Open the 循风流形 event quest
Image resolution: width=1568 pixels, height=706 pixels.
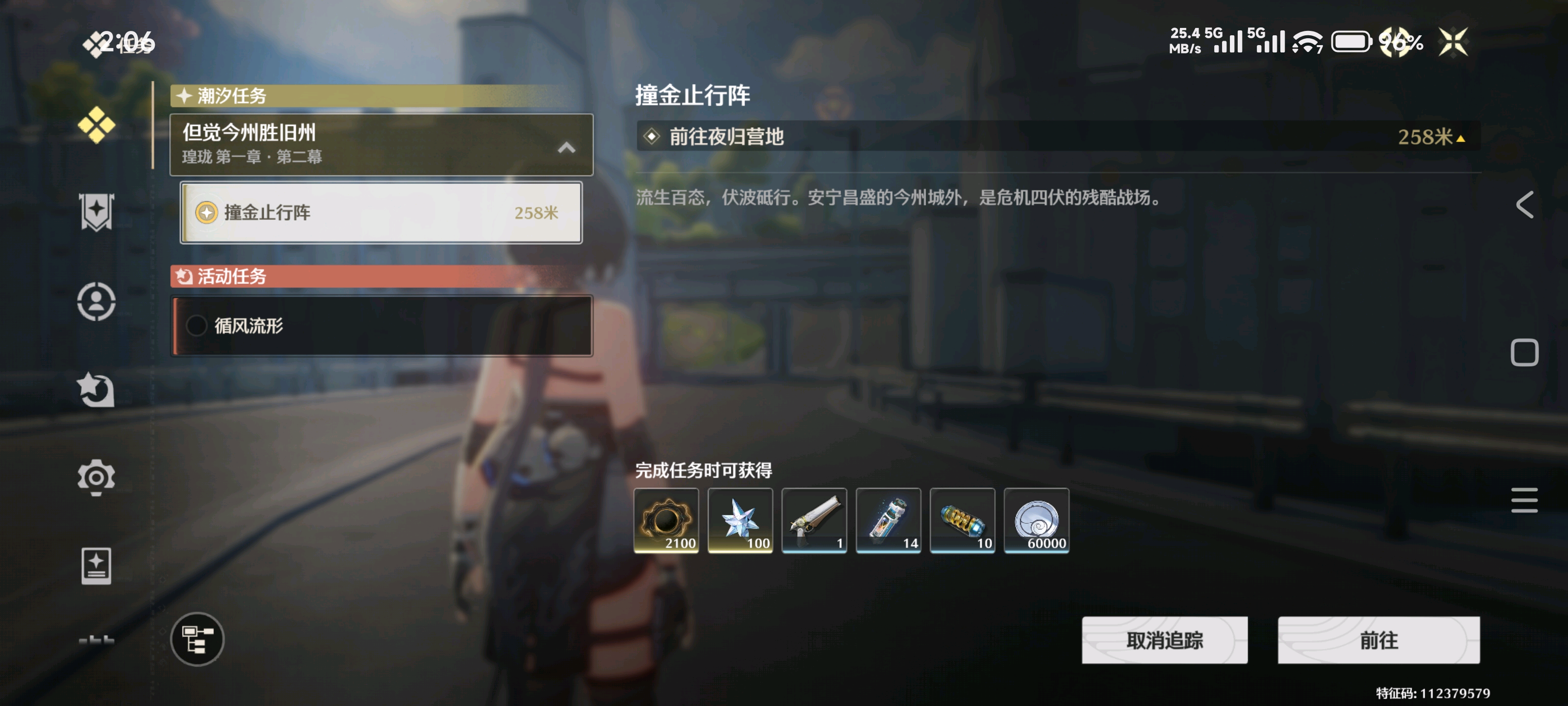pyautogui.click(x=382, y=326)
